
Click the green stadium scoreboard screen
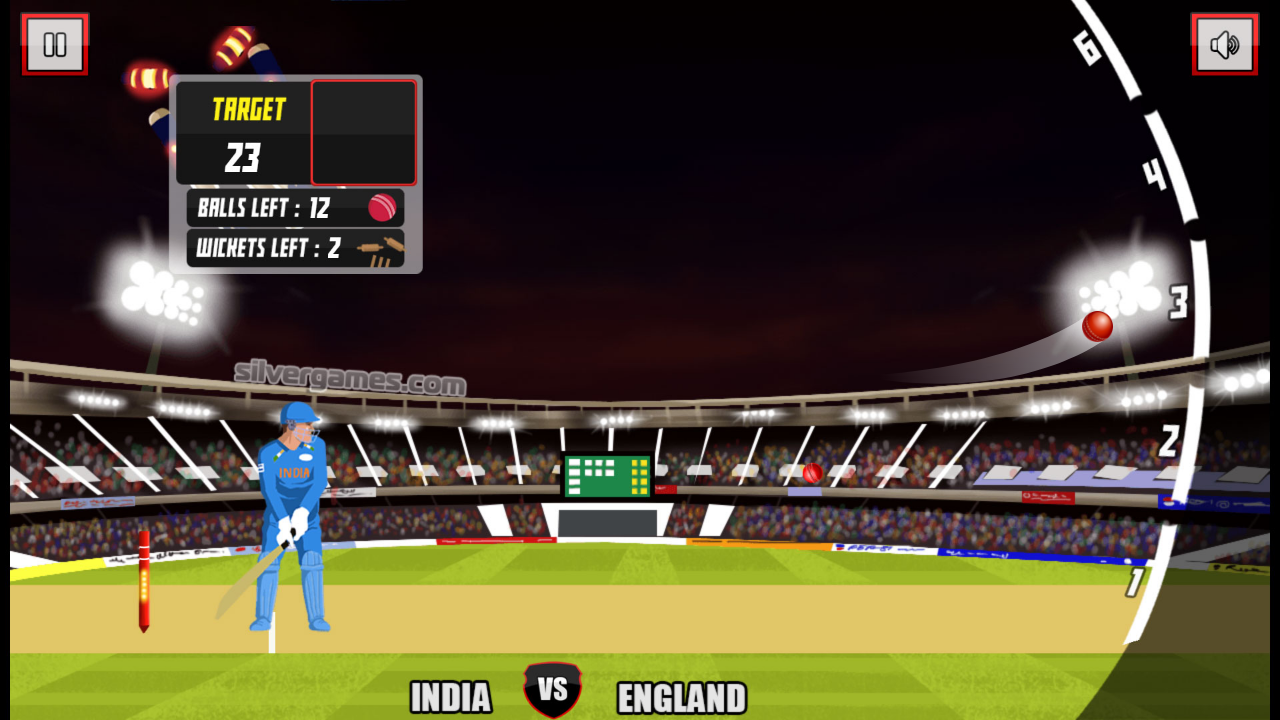tap(607, 474)
